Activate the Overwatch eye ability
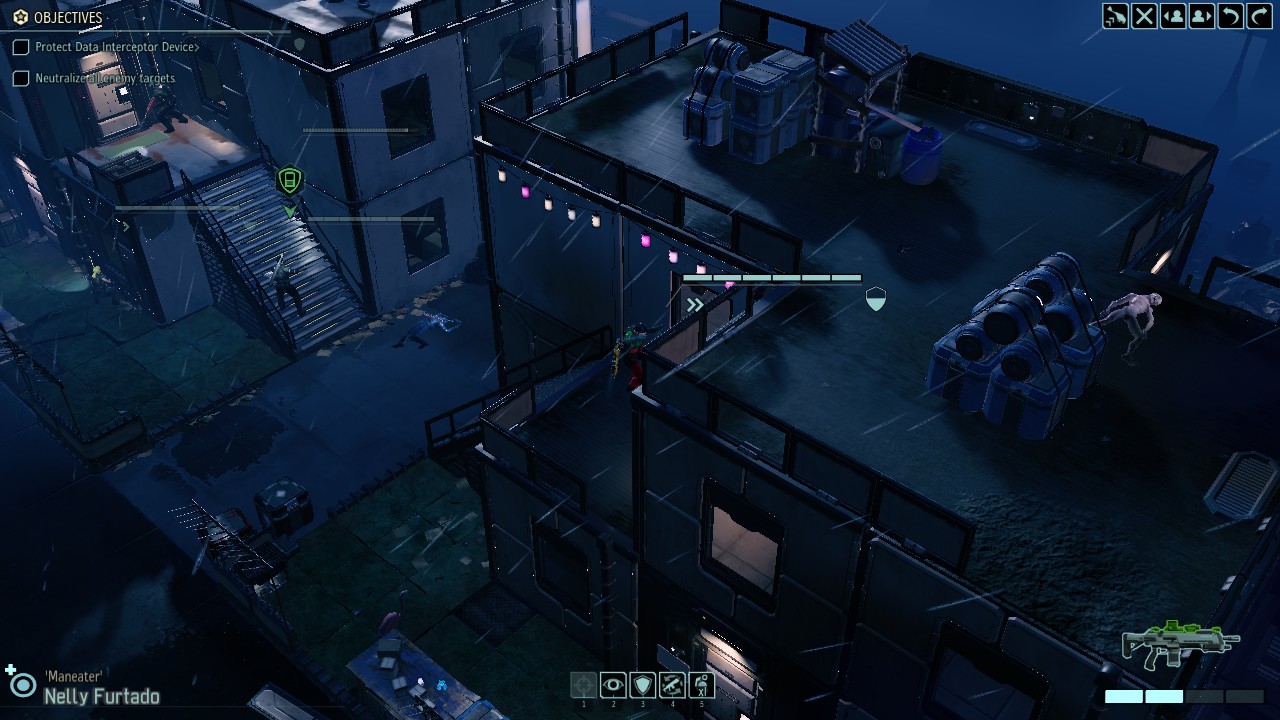Image resolution: width=1280 pixels, height=720 pixels. point(613,685)
